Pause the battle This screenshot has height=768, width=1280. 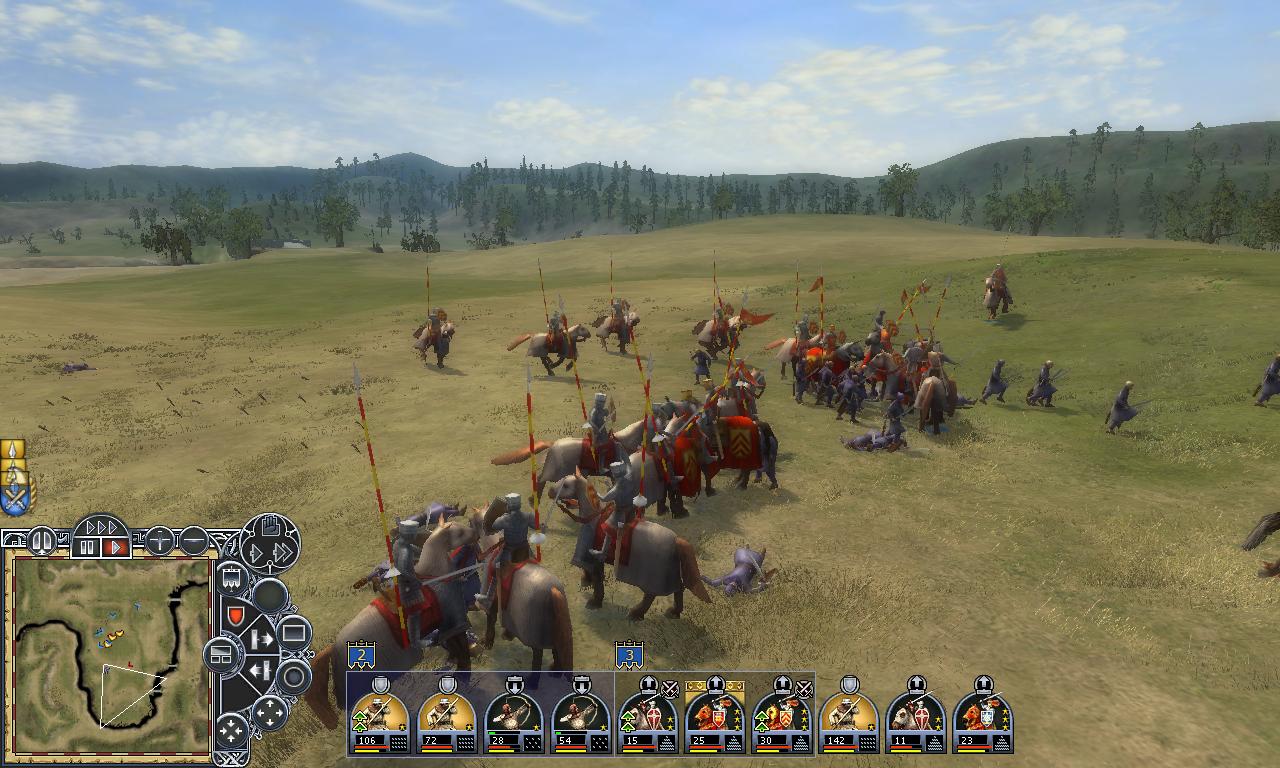[87, 548]
